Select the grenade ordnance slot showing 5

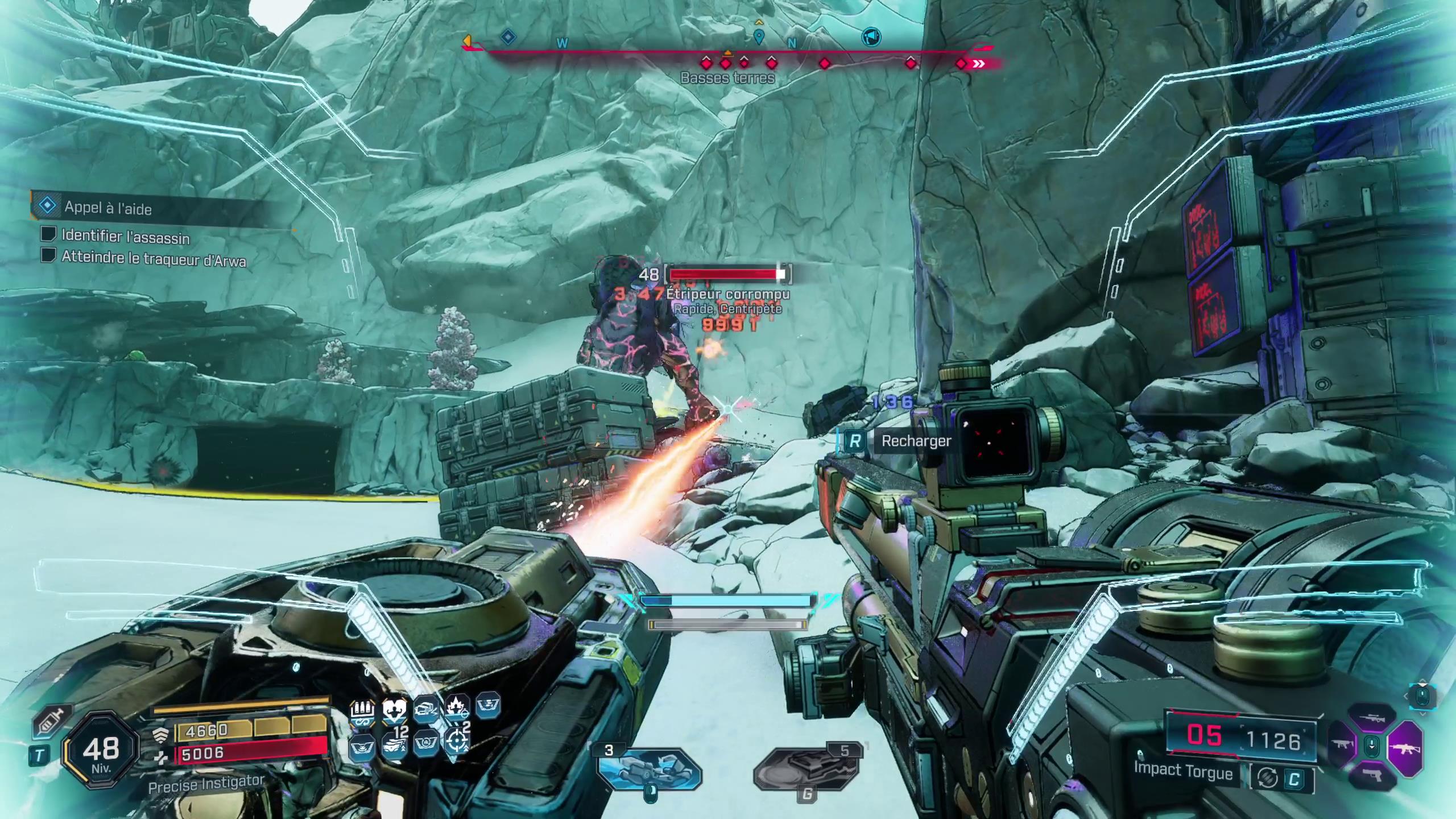(806, 769)
